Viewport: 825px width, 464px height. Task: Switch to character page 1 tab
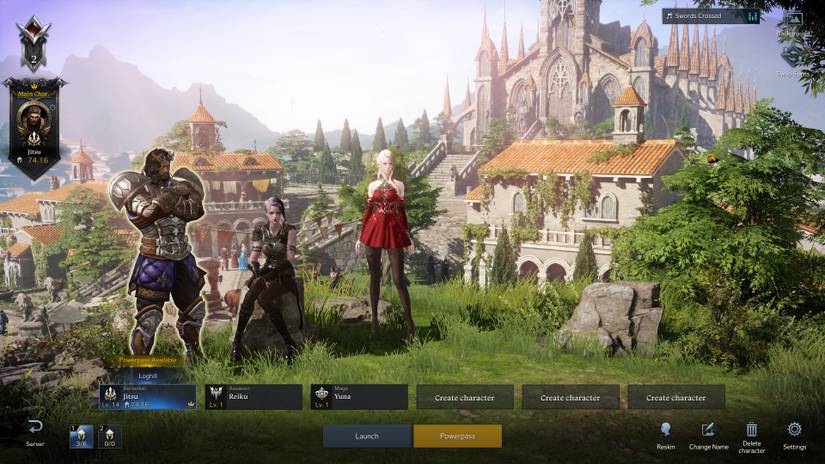pos(82,436)
